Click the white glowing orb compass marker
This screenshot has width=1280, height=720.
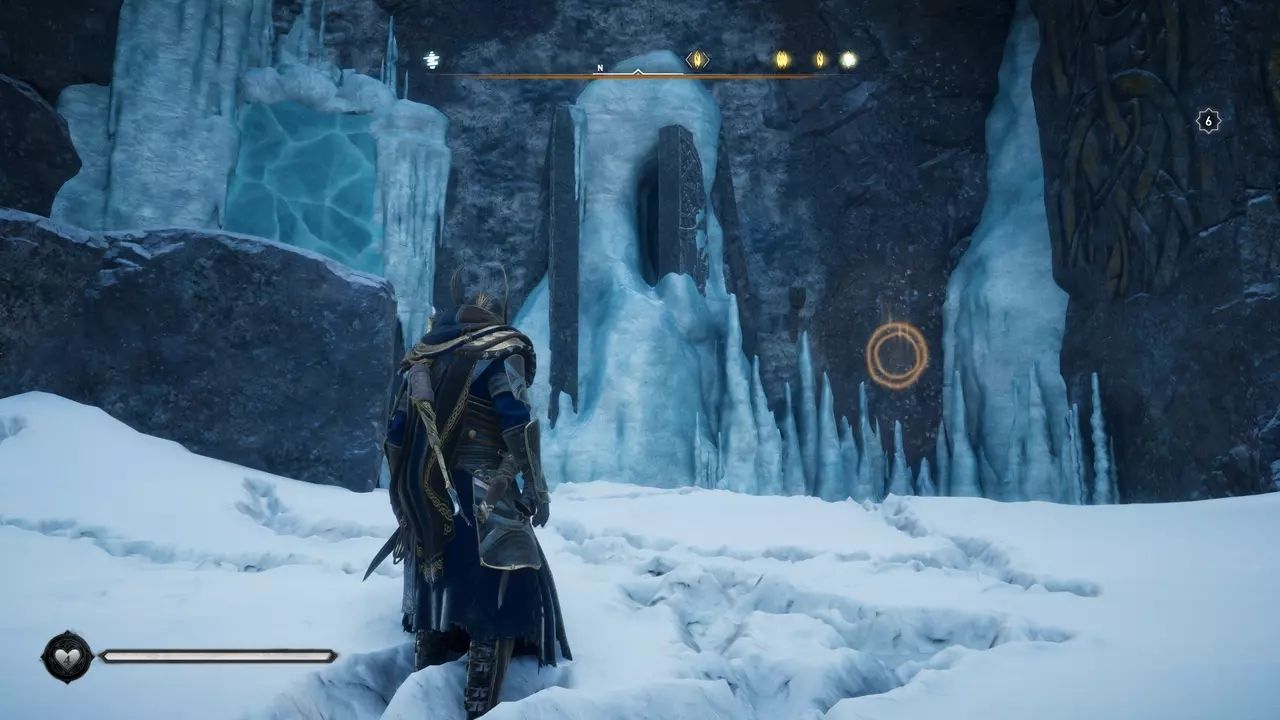848,60
